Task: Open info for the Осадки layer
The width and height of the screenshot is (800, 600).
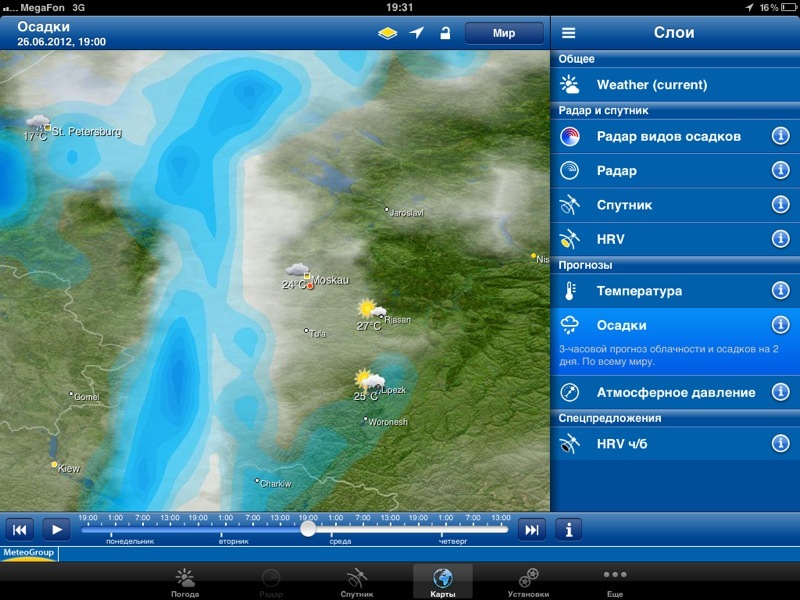Action: click(x=781, y=325)
